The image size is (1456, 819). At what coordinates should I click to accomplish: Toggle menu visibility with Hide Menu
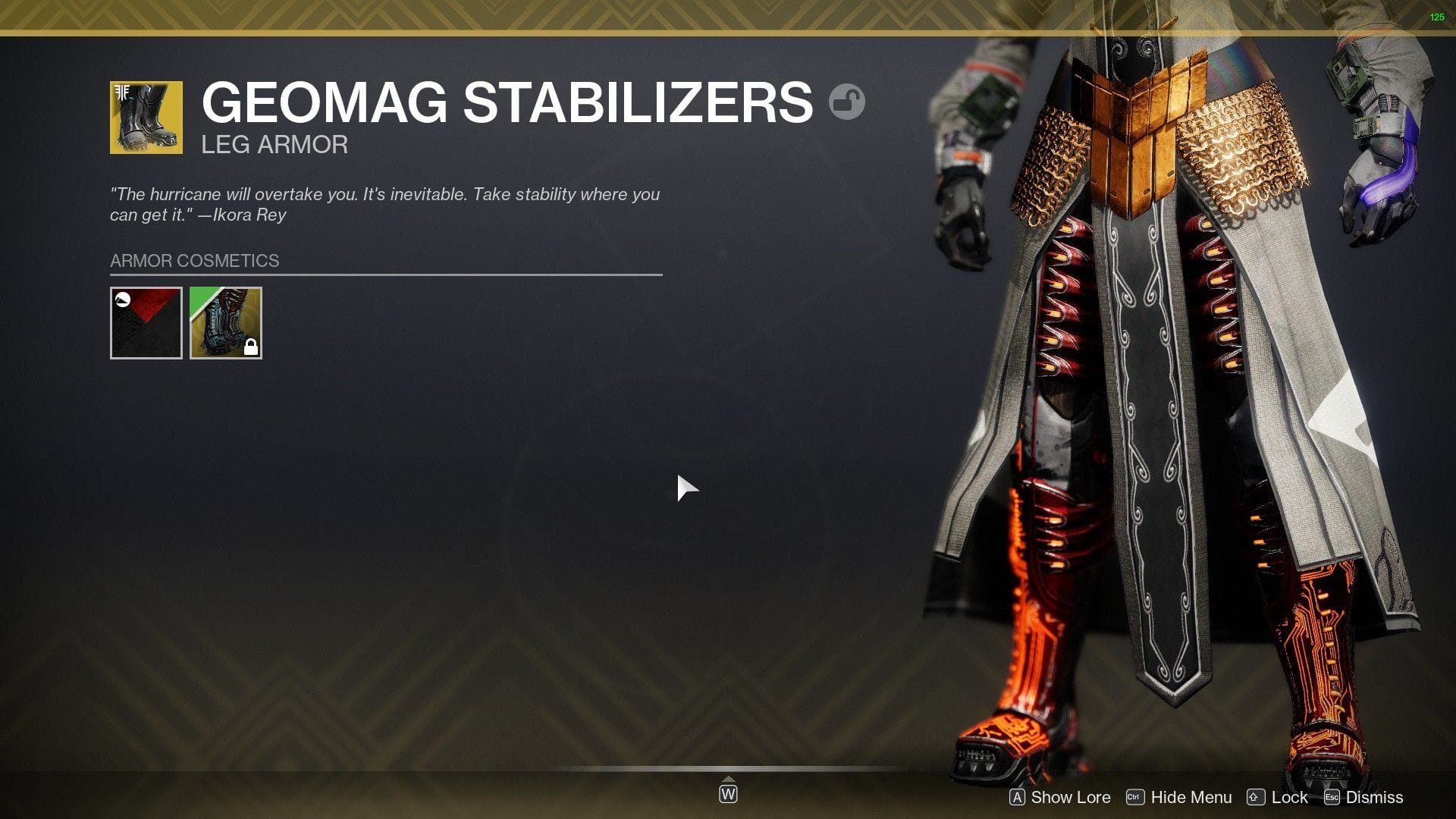coord(1191,797)
